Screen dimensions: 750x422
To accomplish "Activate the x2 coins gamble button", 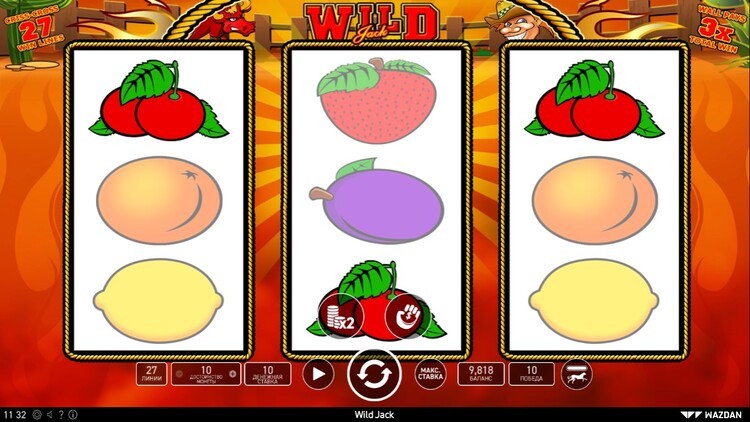I will pos(340,317).
